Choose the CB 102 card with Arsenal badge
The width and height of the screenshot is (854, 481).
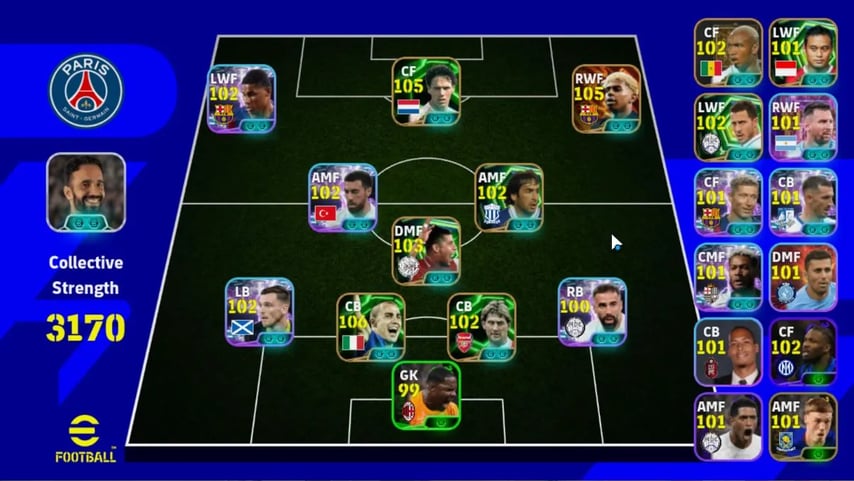(x=481, y=327)
